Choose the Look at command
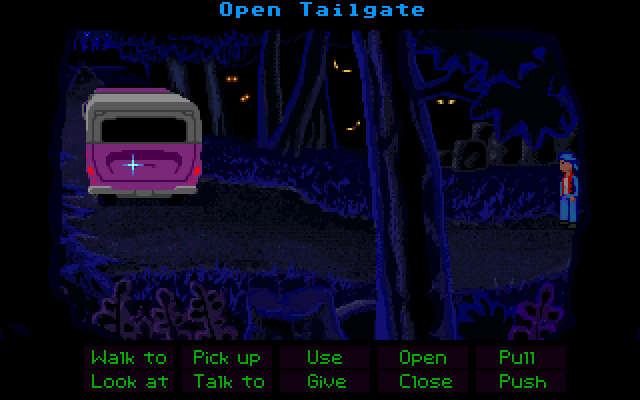640x400 pixels. click(x=128, y=381)
